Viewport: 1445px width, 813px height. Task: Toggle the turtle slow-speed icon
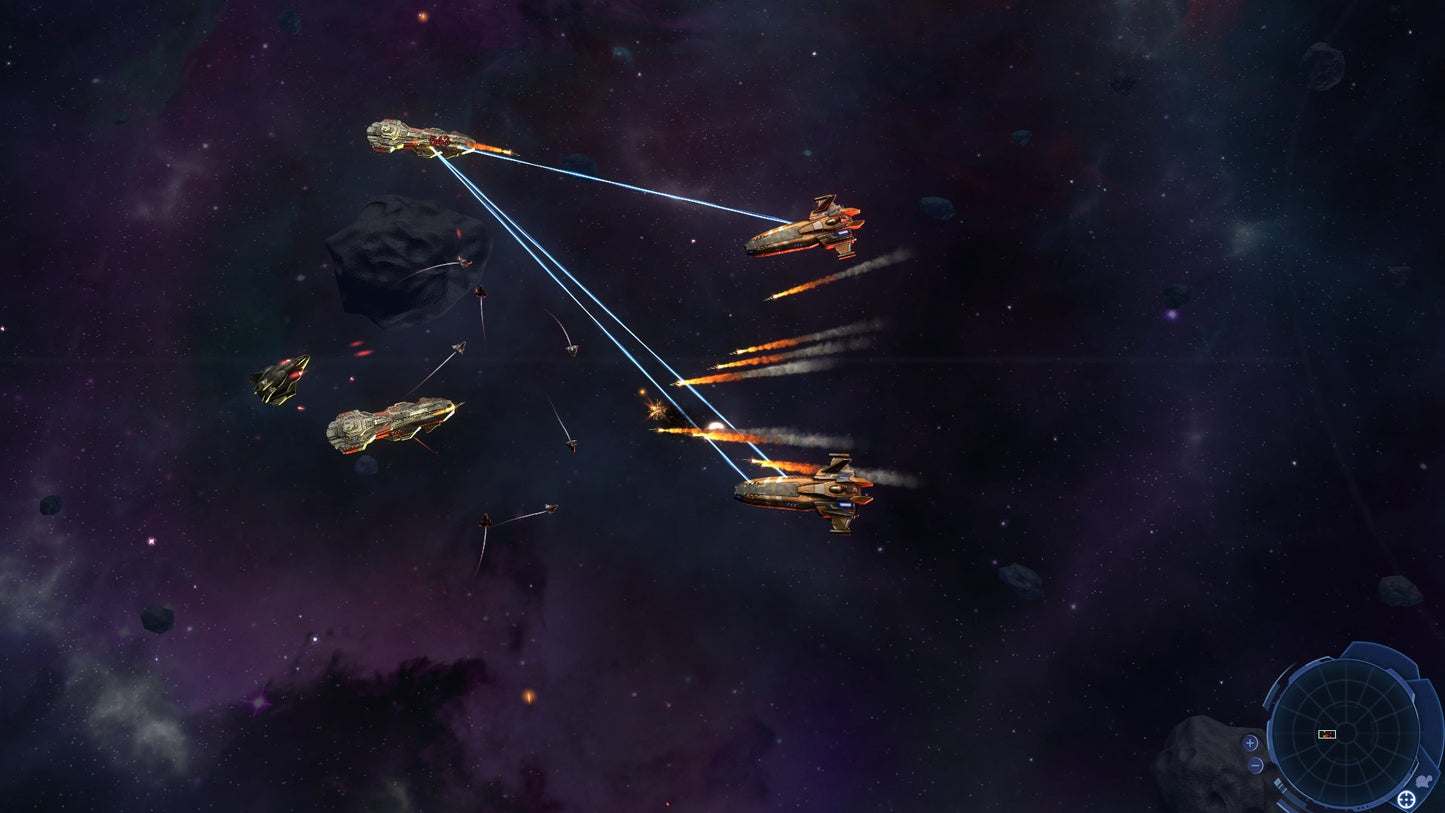point(1424,780)
